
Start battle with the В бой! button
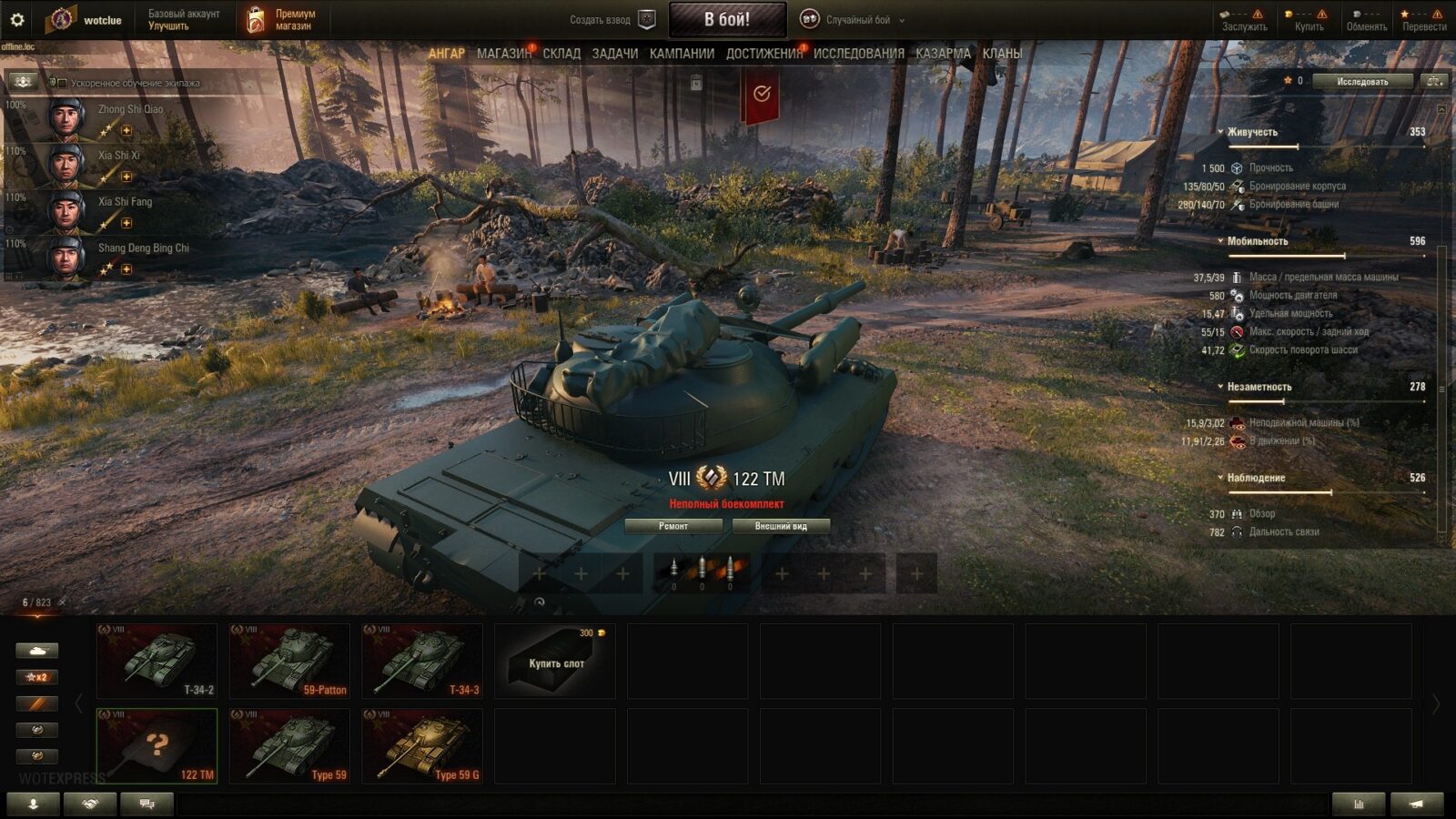[x=727, y=19]
